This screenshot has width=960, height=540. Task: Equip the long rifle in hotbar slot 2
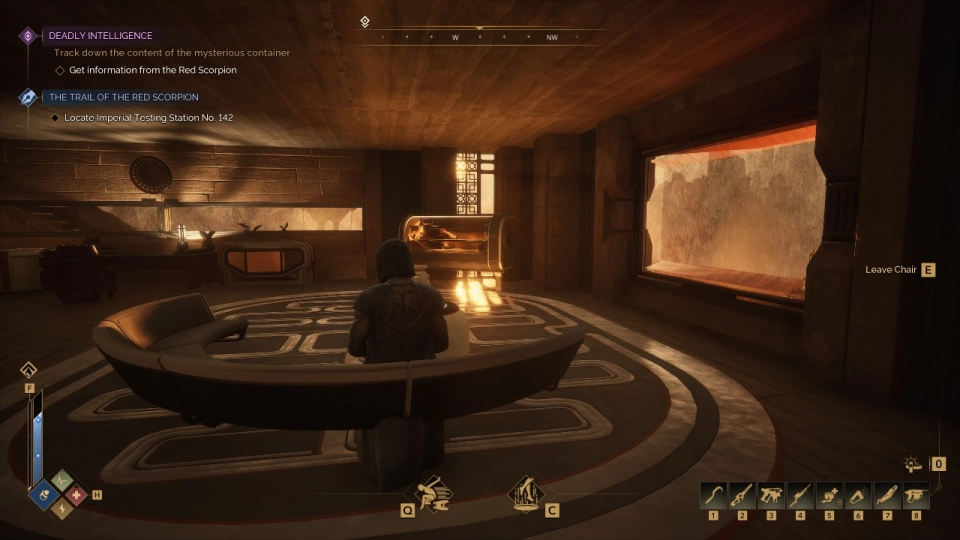pyautogui.click(x=743, y=494)
